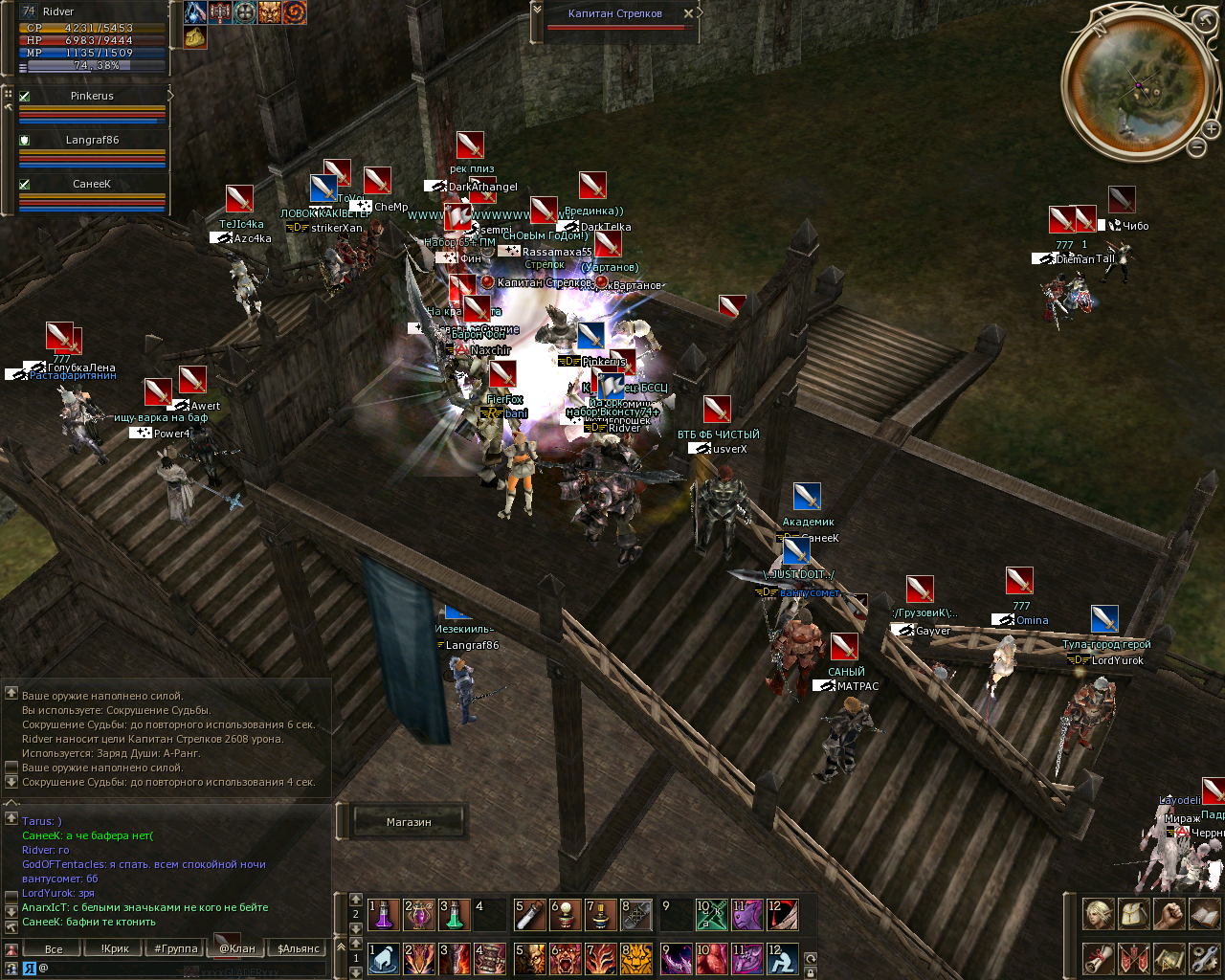Open the skills spellbook icon
Image resolution: width=1225 pixels, height=980 pixels.
point(1205,914)
